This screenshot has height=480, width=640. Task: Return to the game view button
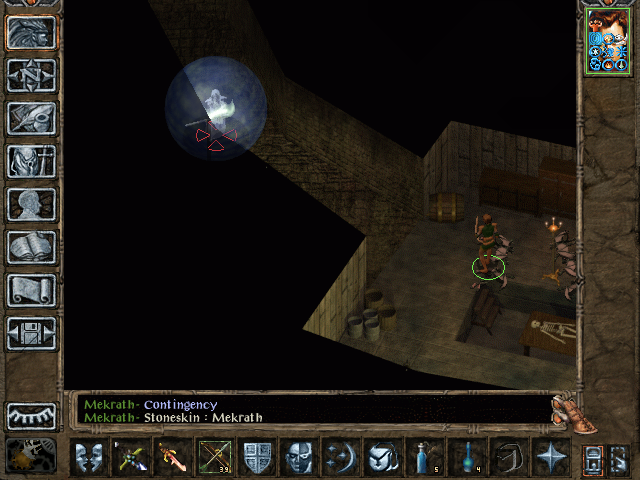[31, 32]
